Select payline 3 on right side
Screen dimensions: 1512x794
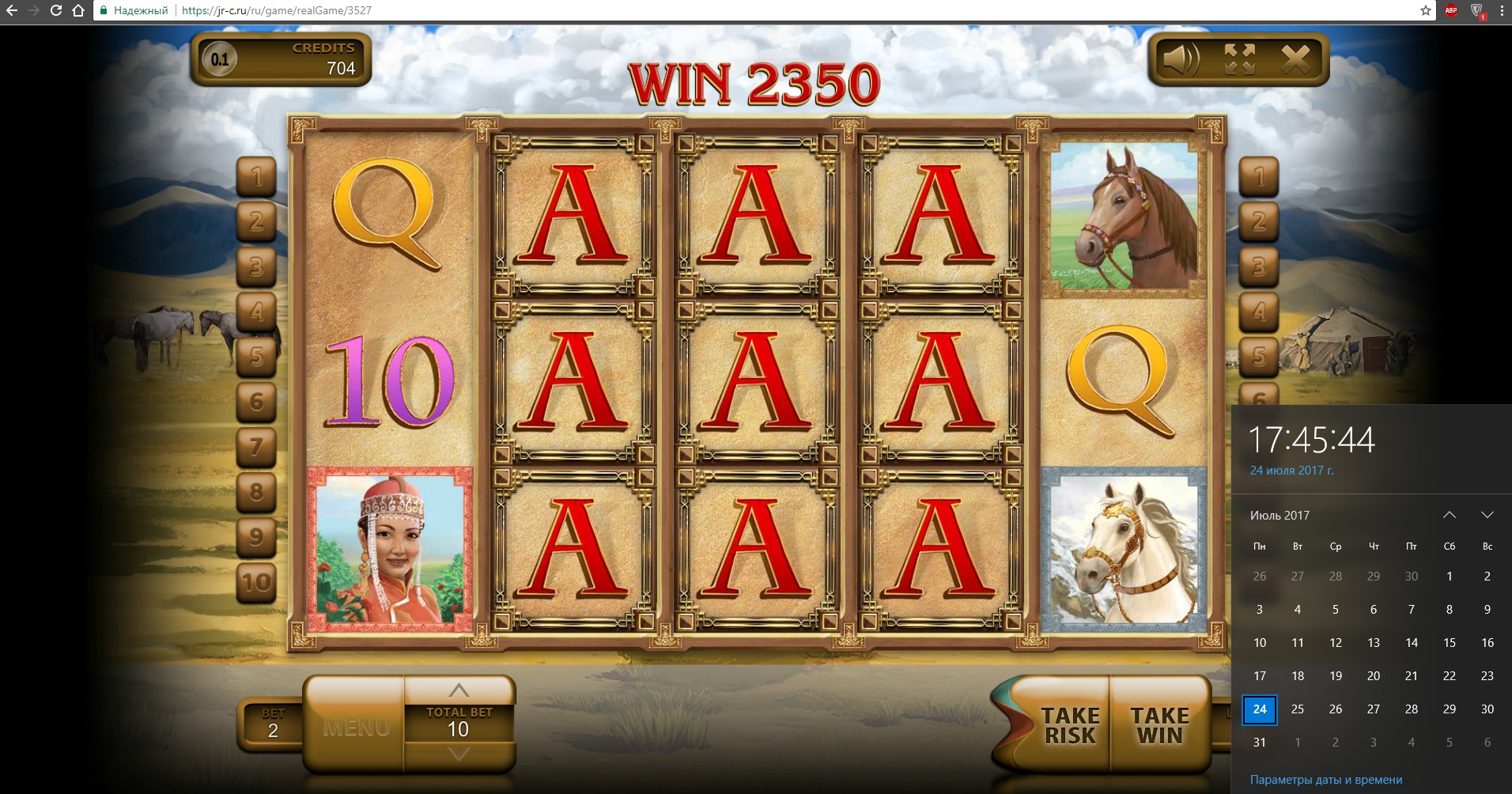click(x=1259, y=267)
